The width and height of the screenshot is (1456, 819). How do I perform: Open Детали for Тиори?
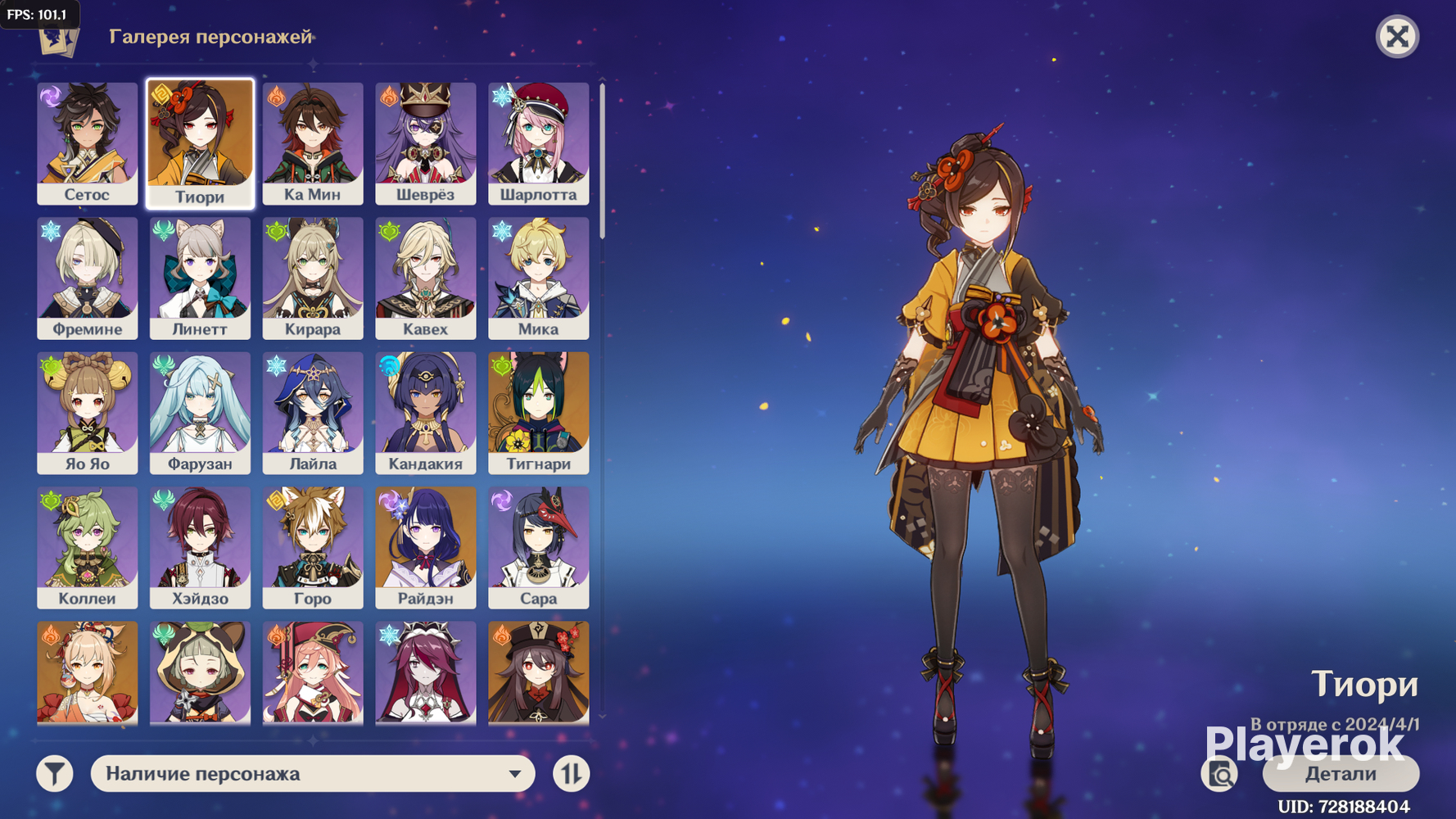pyautogui.click(x=1340, y=774)
